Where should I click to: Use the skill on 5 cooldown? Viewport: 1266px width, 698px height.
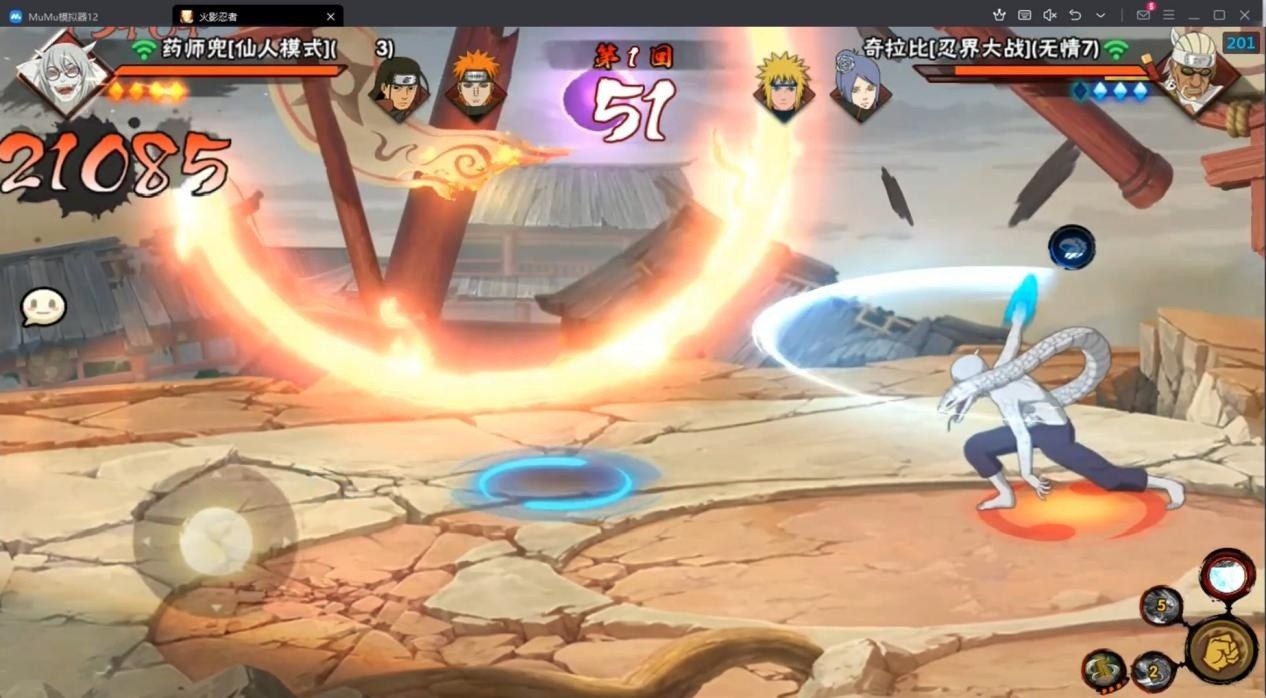[1162, 606]
